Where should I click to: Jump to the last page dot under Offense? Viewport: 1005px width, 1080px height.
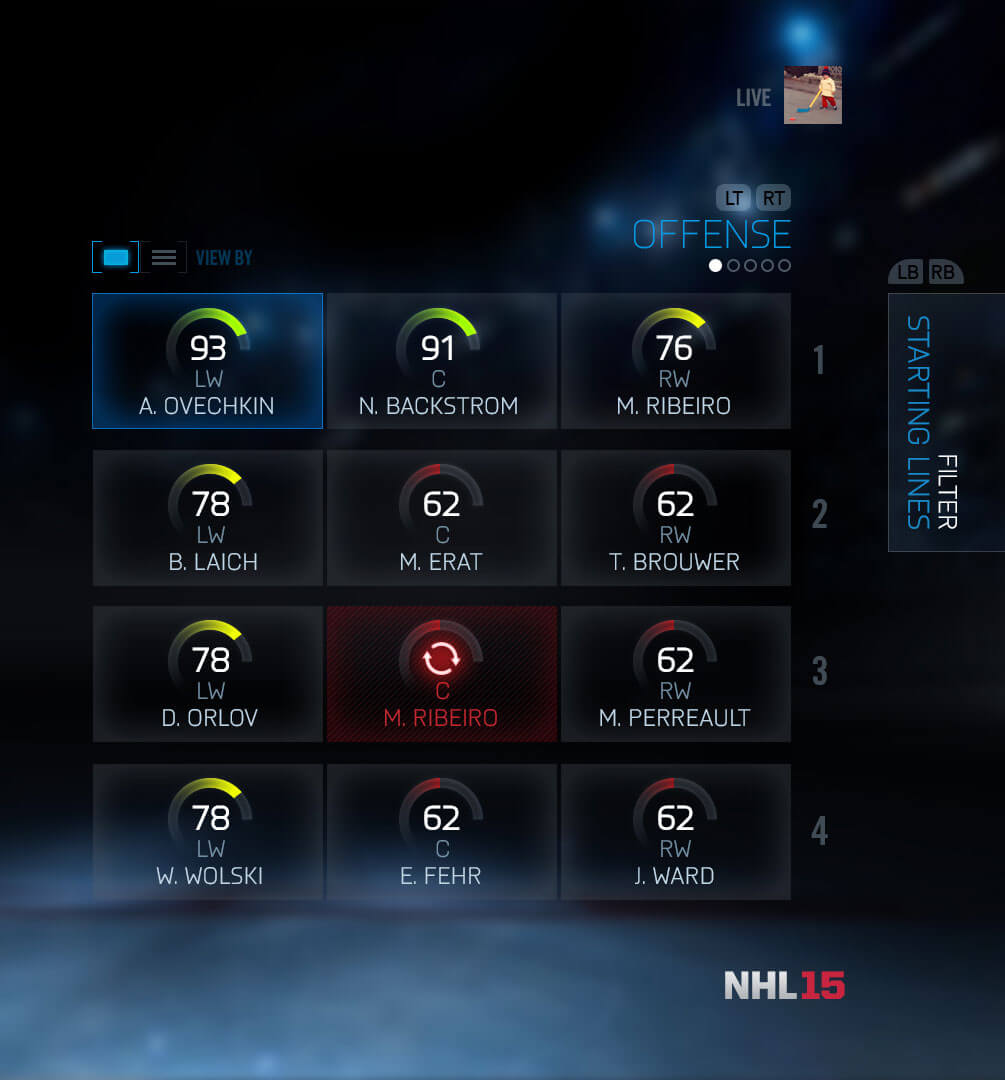pyautogui.click(x=784, y=266)
